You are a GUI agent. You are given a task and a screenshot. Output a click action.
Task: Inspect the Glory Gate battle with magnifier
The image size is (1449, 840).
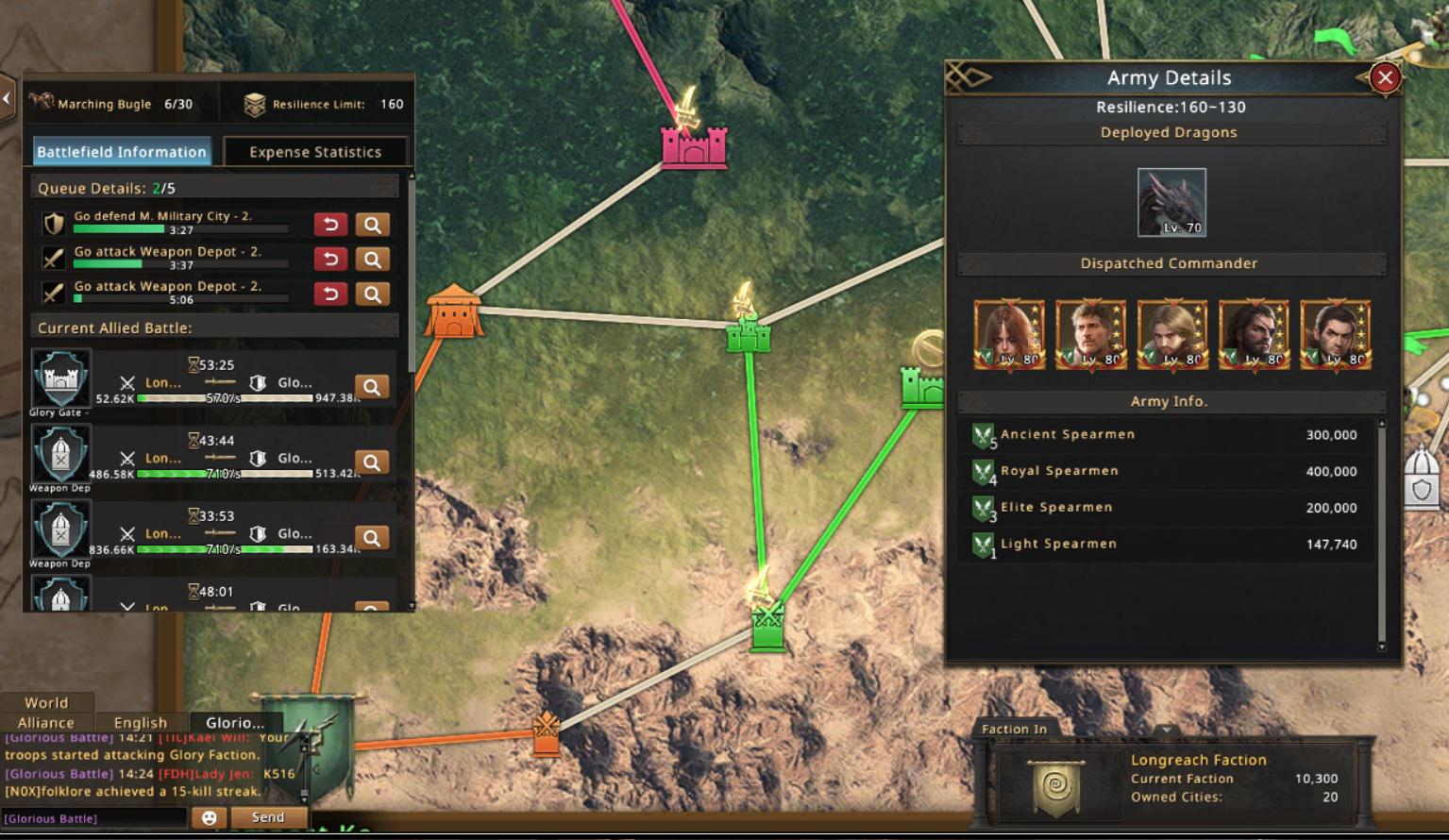[x=373, y=387]
